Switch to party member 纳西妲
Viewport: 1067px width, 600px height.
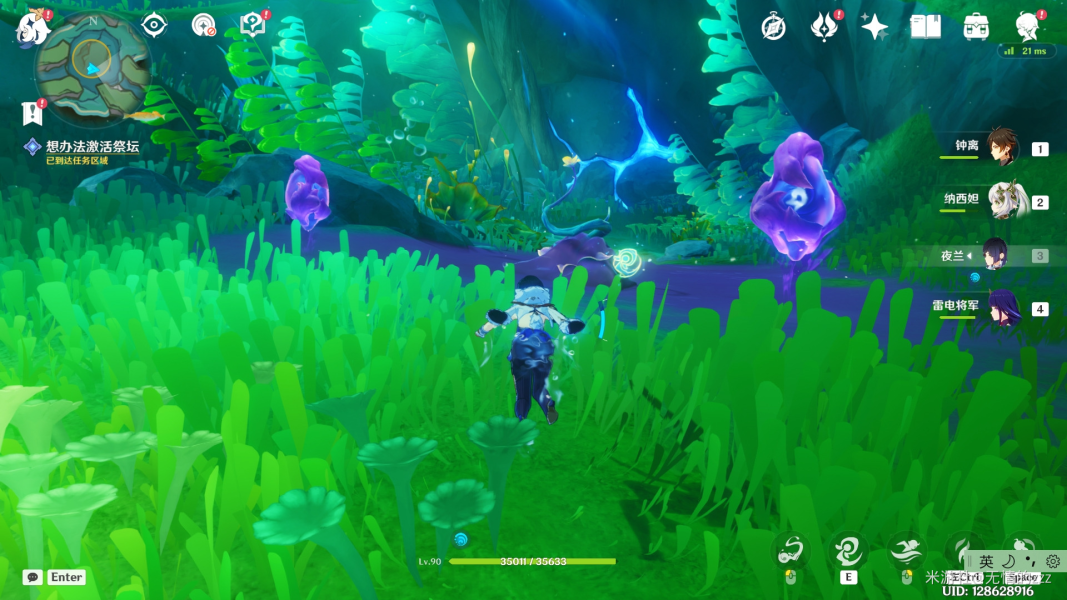pos(1007,201)
